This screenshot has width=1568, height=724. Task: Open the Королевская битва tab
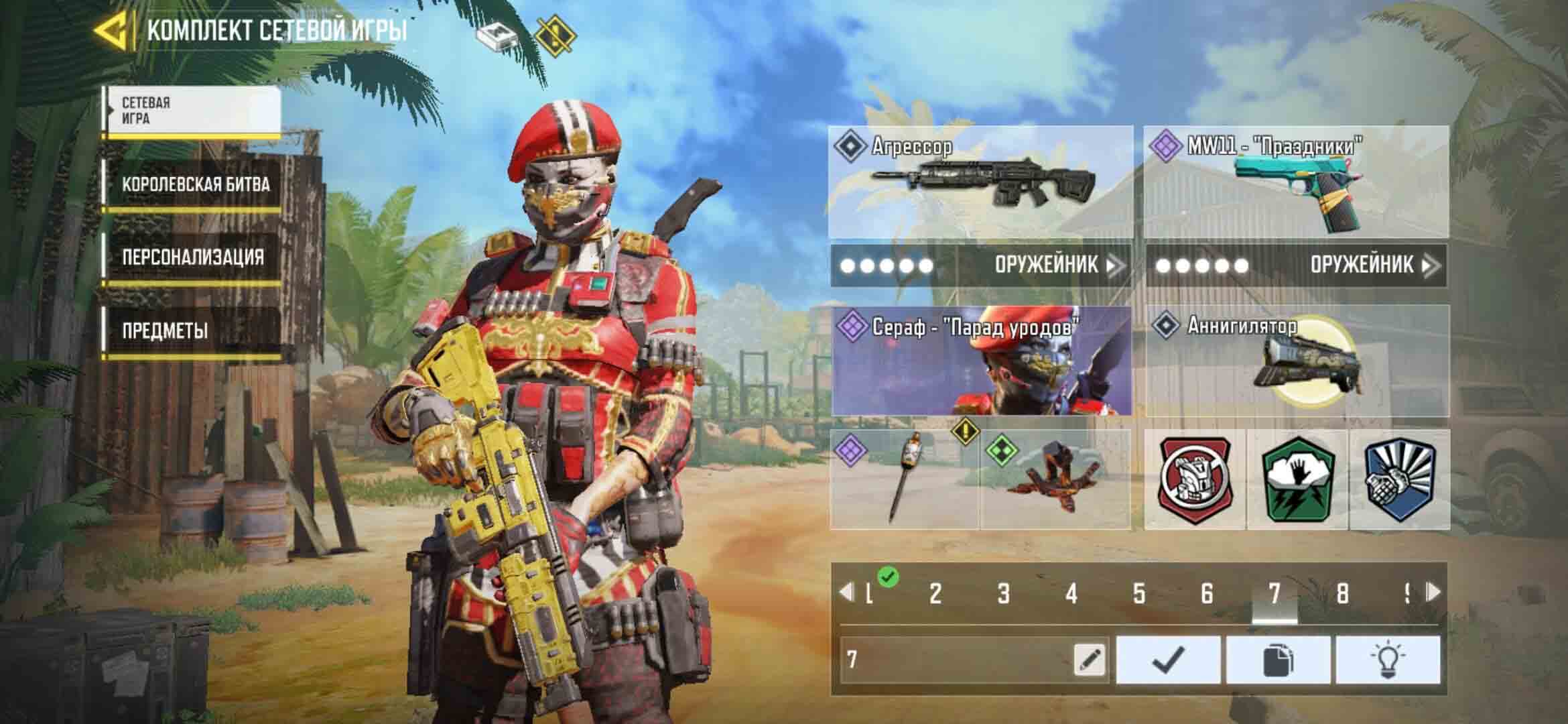point(194,184)
